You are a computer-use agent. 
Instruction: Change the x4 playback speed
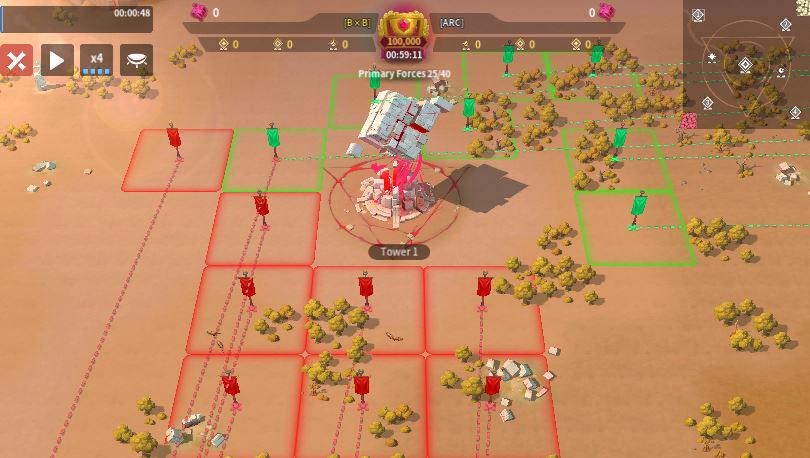point(96,60)
